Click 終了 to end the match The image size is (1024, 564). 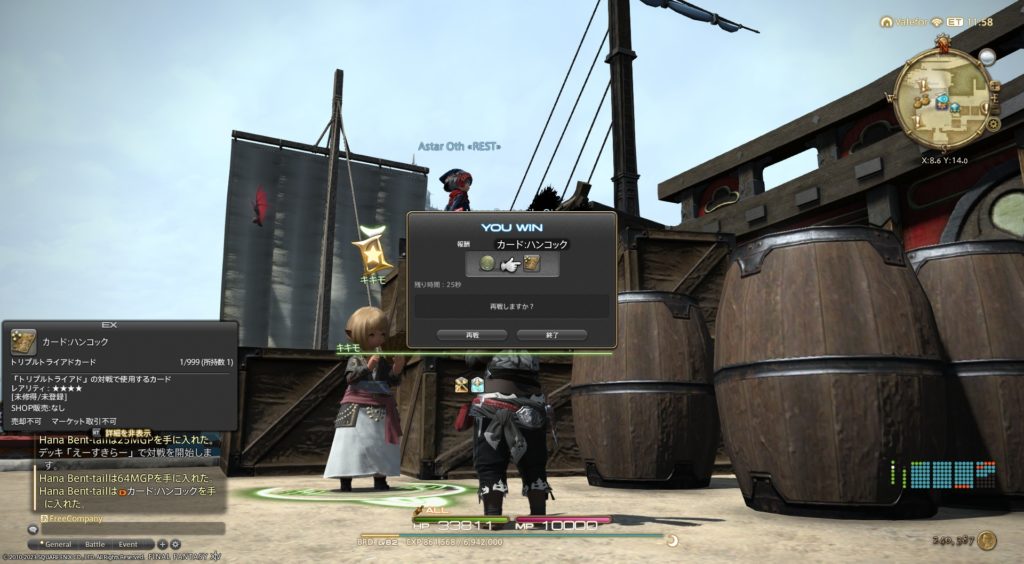pos(552,335)
